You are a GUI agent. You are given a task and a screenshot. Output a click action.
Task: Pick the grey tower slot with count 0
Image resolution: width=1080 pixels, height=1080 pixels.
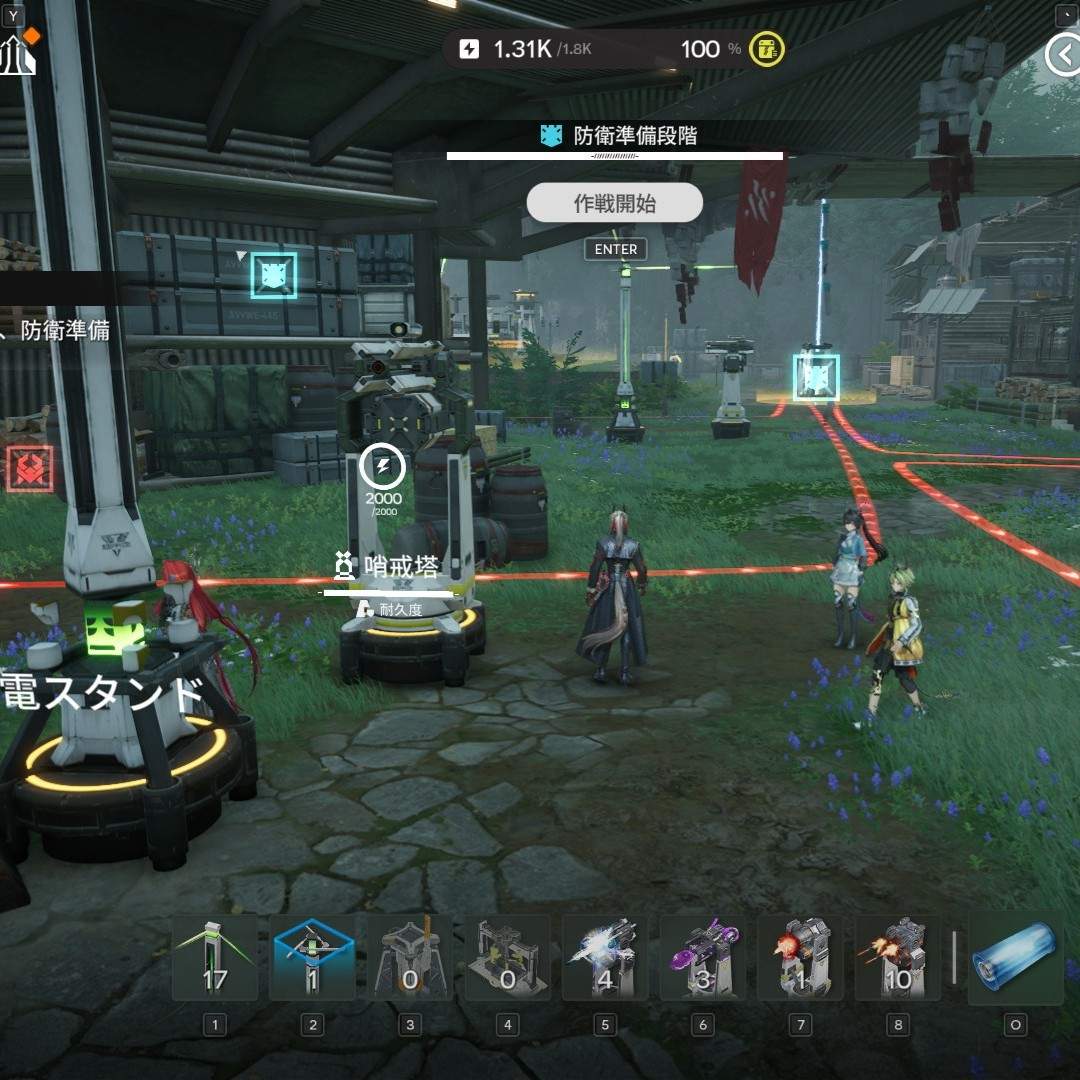tap(410, 959)
